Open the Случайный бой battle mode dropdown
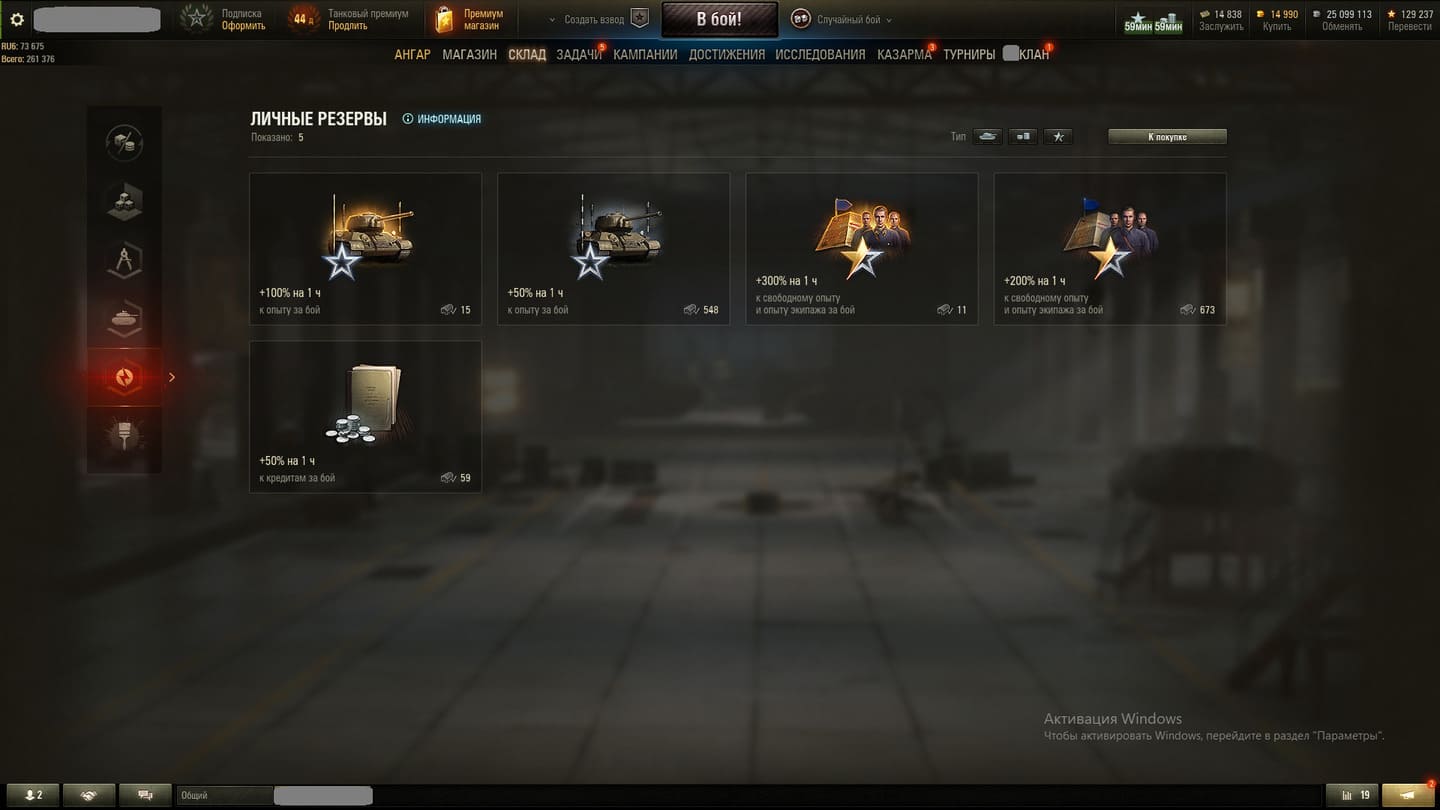 [841, 19]
